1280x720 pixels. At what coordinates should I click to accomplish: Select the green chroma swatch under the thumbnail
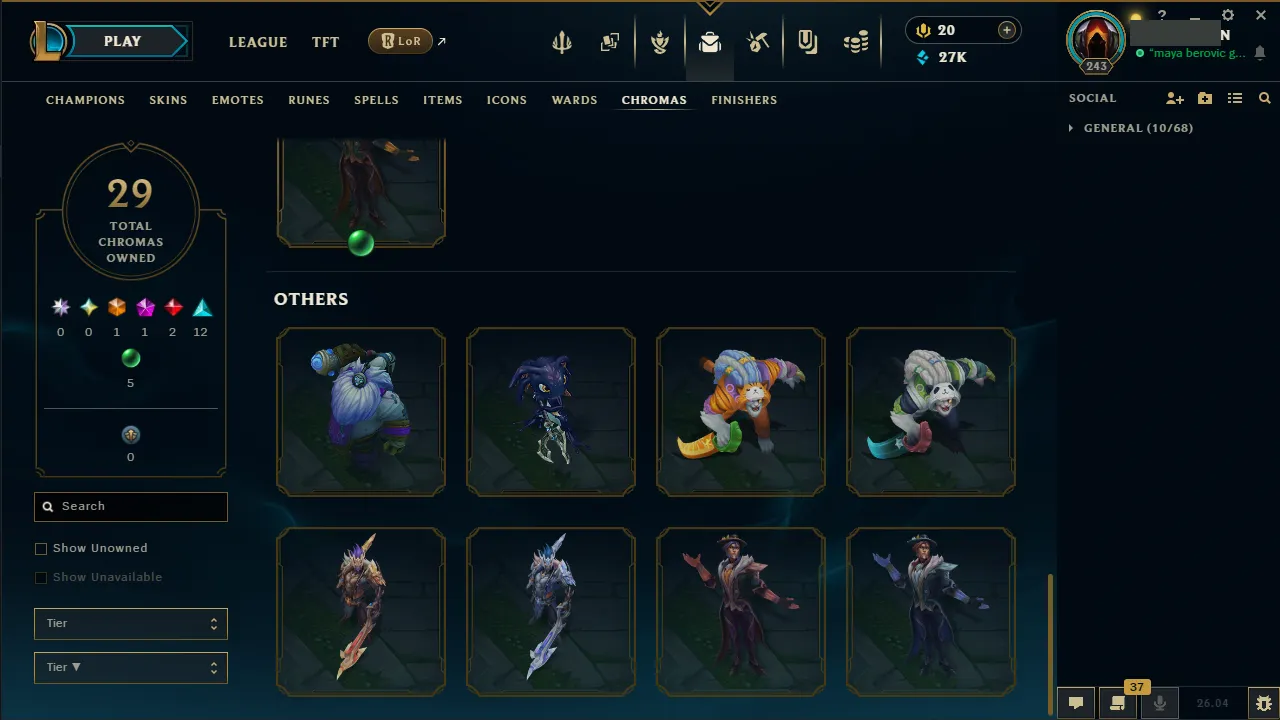pyautogui.click(x=361, y=243)
